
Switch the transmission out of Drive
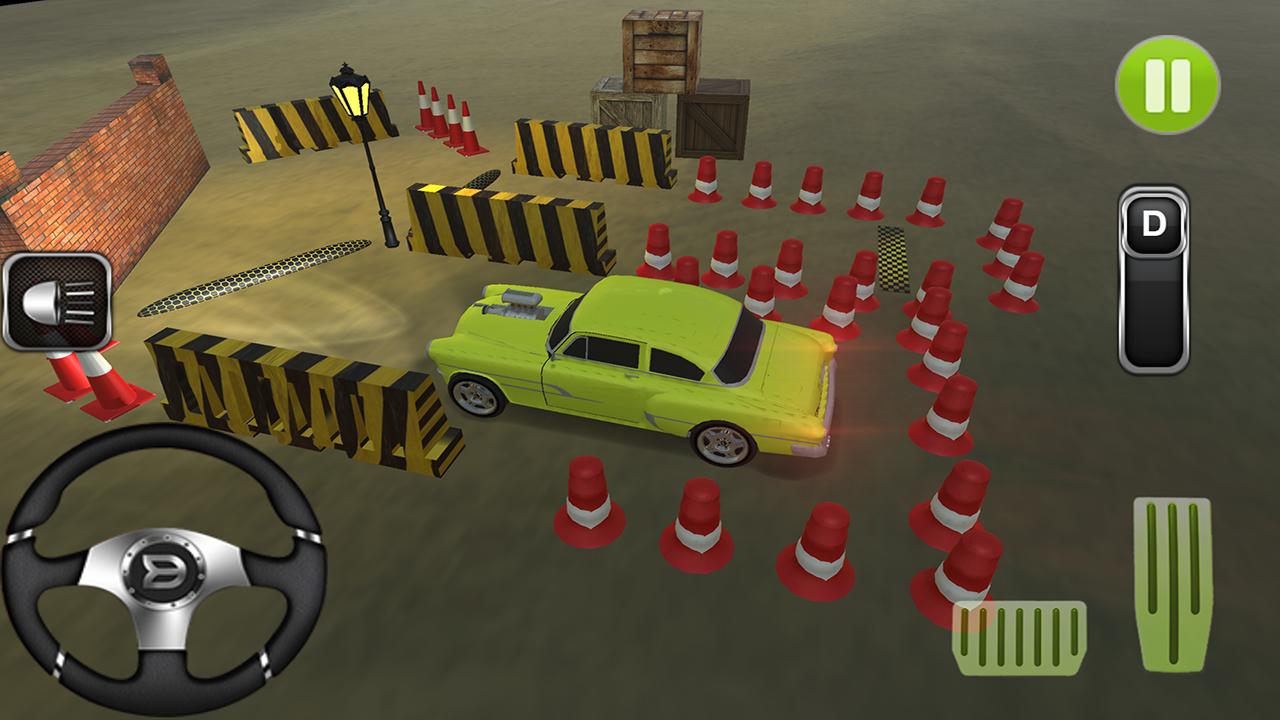(1152, 227)
